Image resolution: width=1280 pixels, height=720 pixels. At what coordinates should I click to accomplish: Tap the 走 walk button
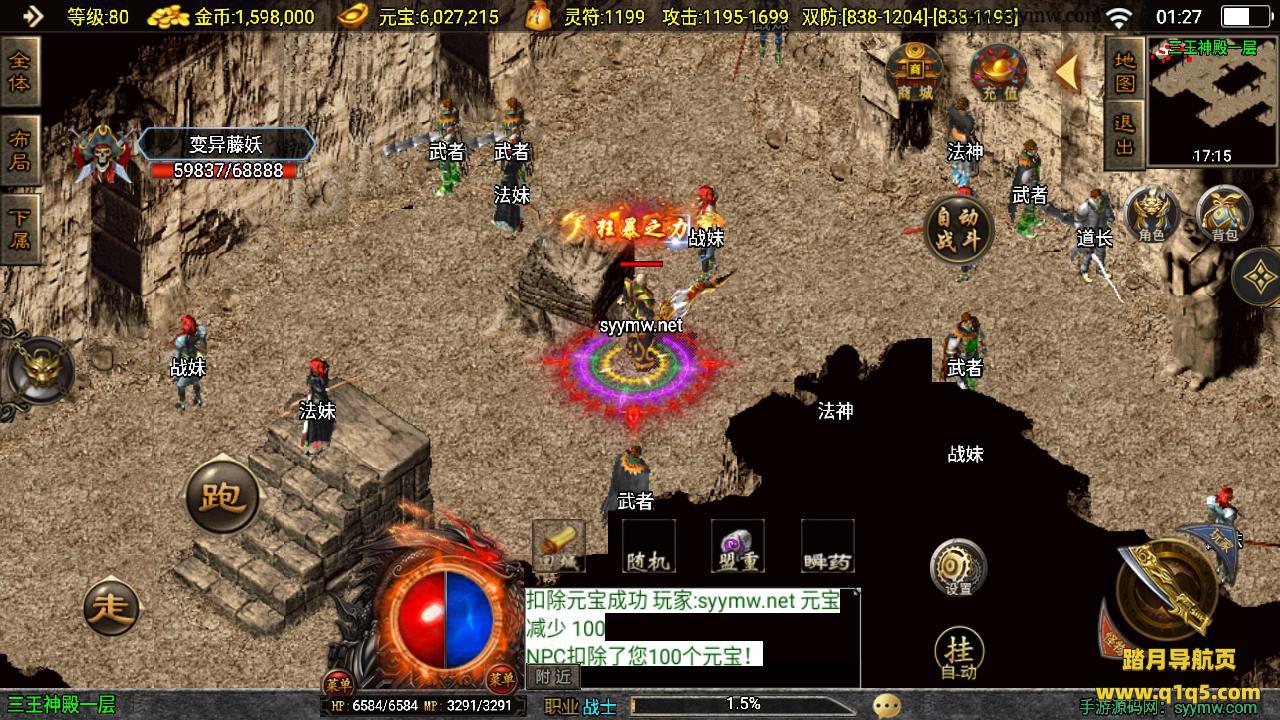[x=112, y=606]
